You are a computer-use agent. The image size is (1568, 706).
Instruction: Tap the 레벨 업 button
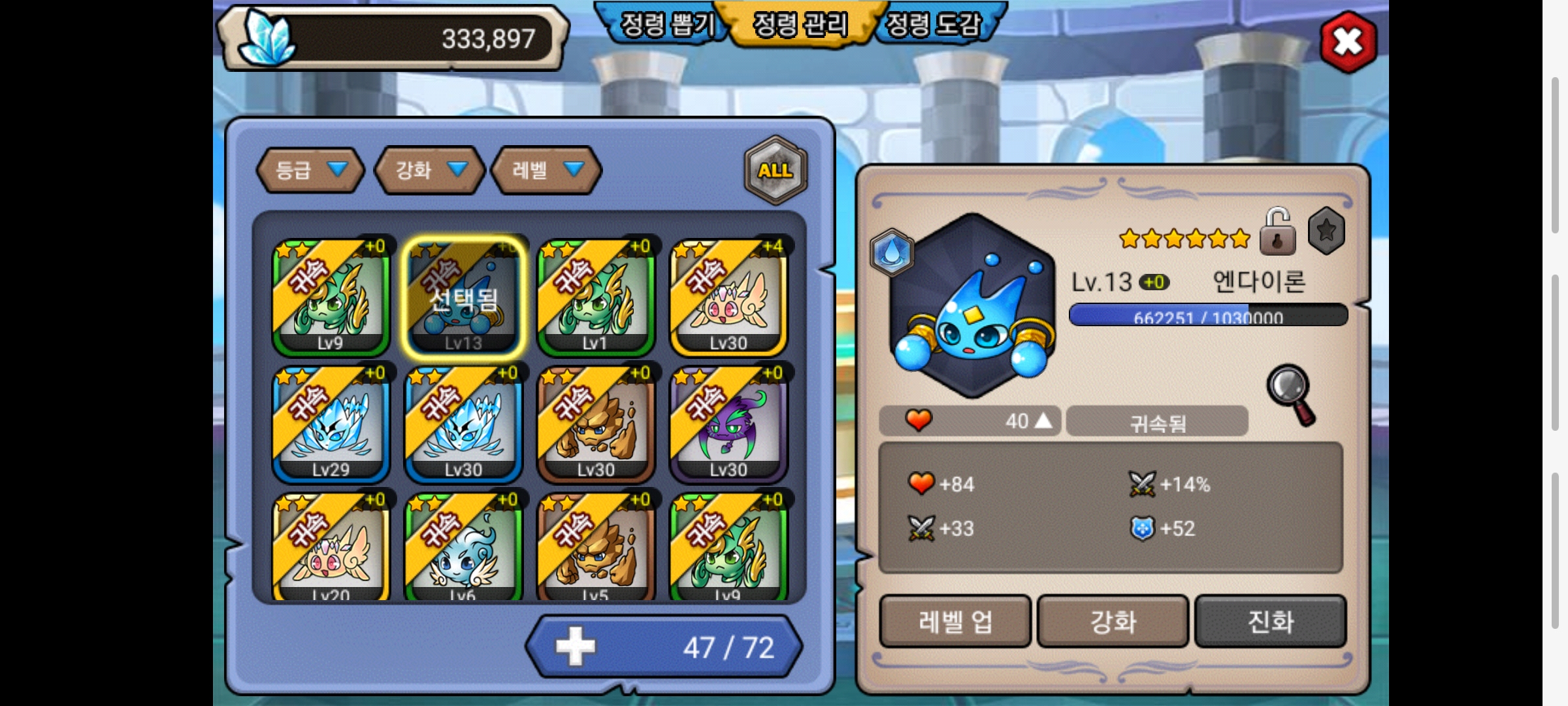coord(955,621)
